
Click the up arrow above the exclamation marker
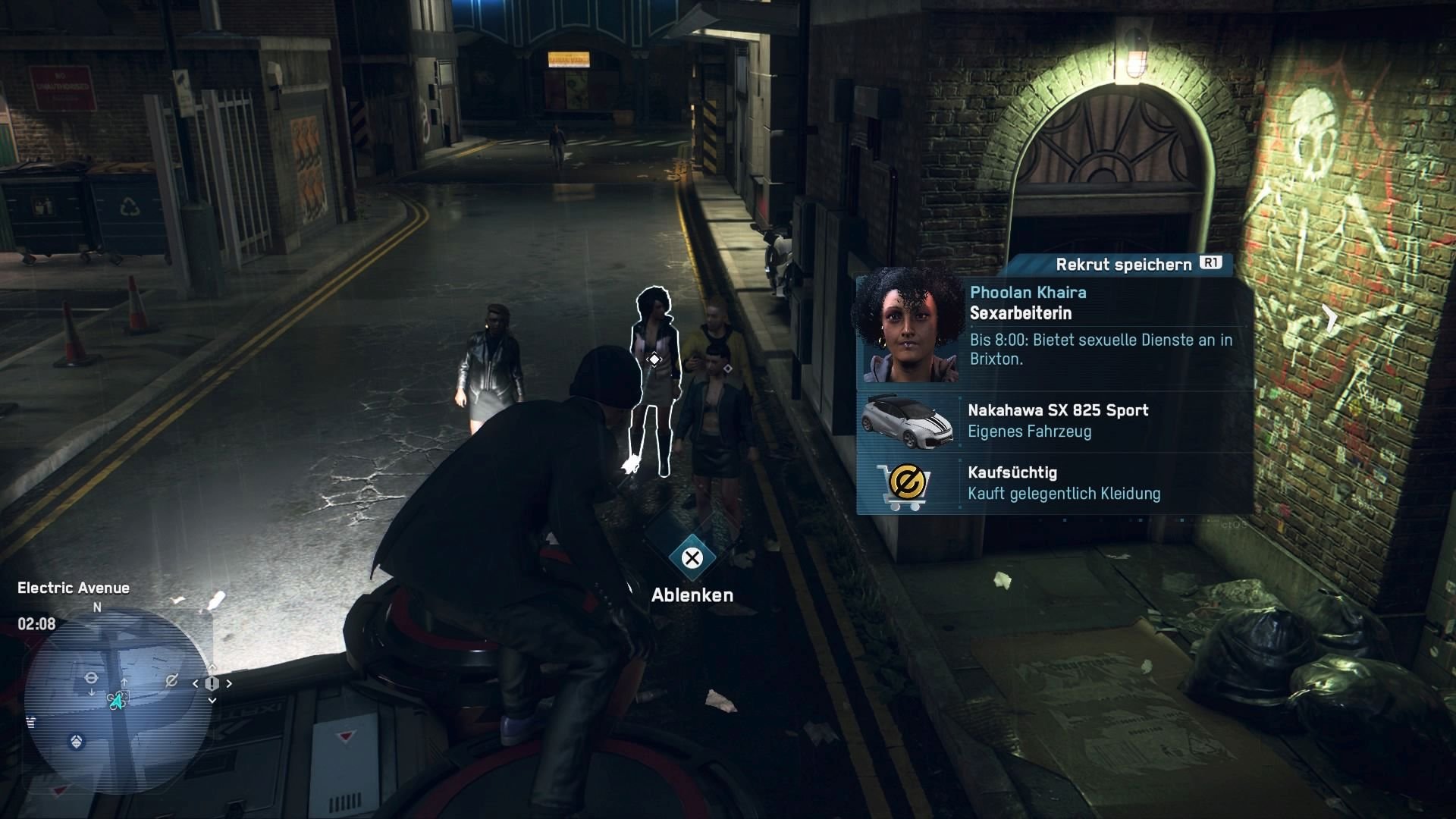point(211,667)
